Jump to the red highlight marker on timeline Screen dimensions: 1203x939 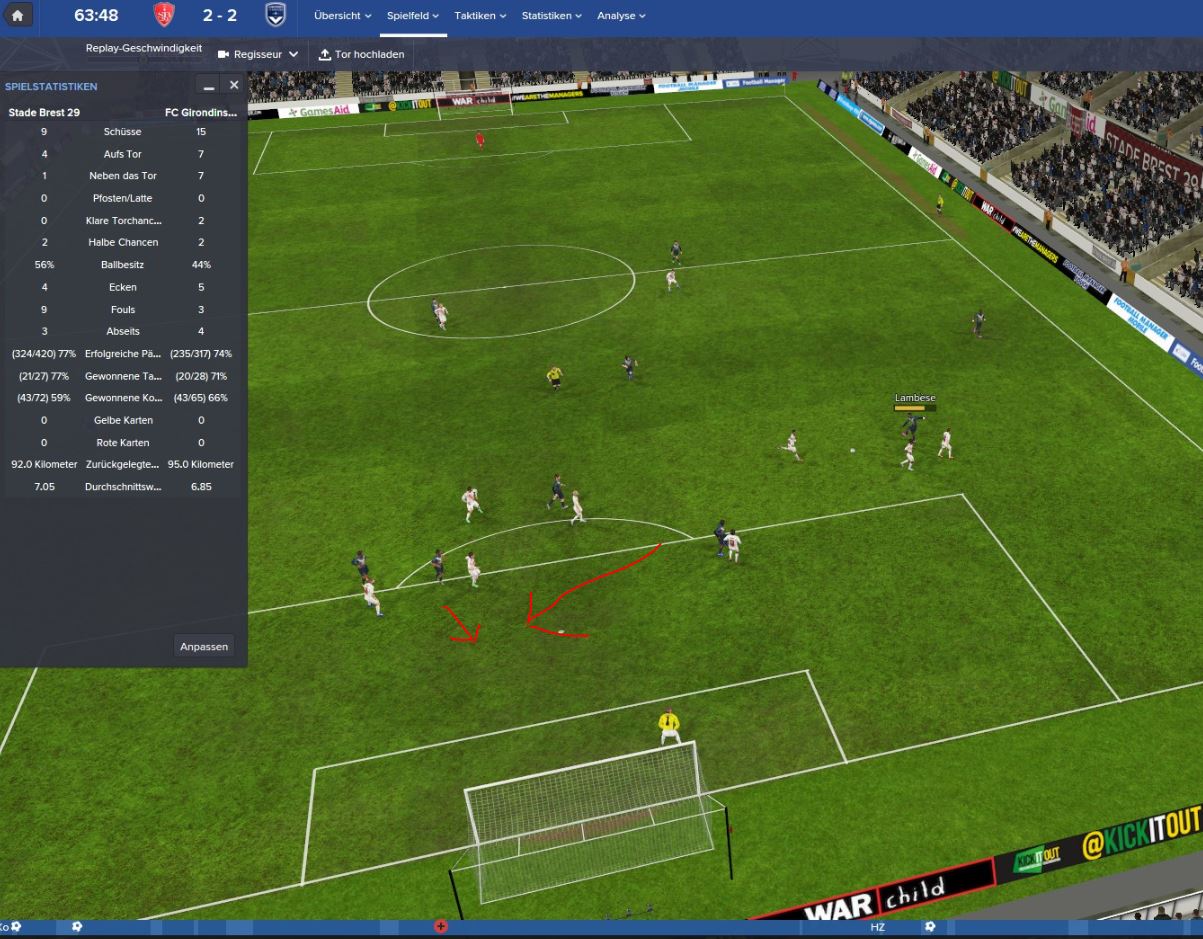(x=440, y=927)
